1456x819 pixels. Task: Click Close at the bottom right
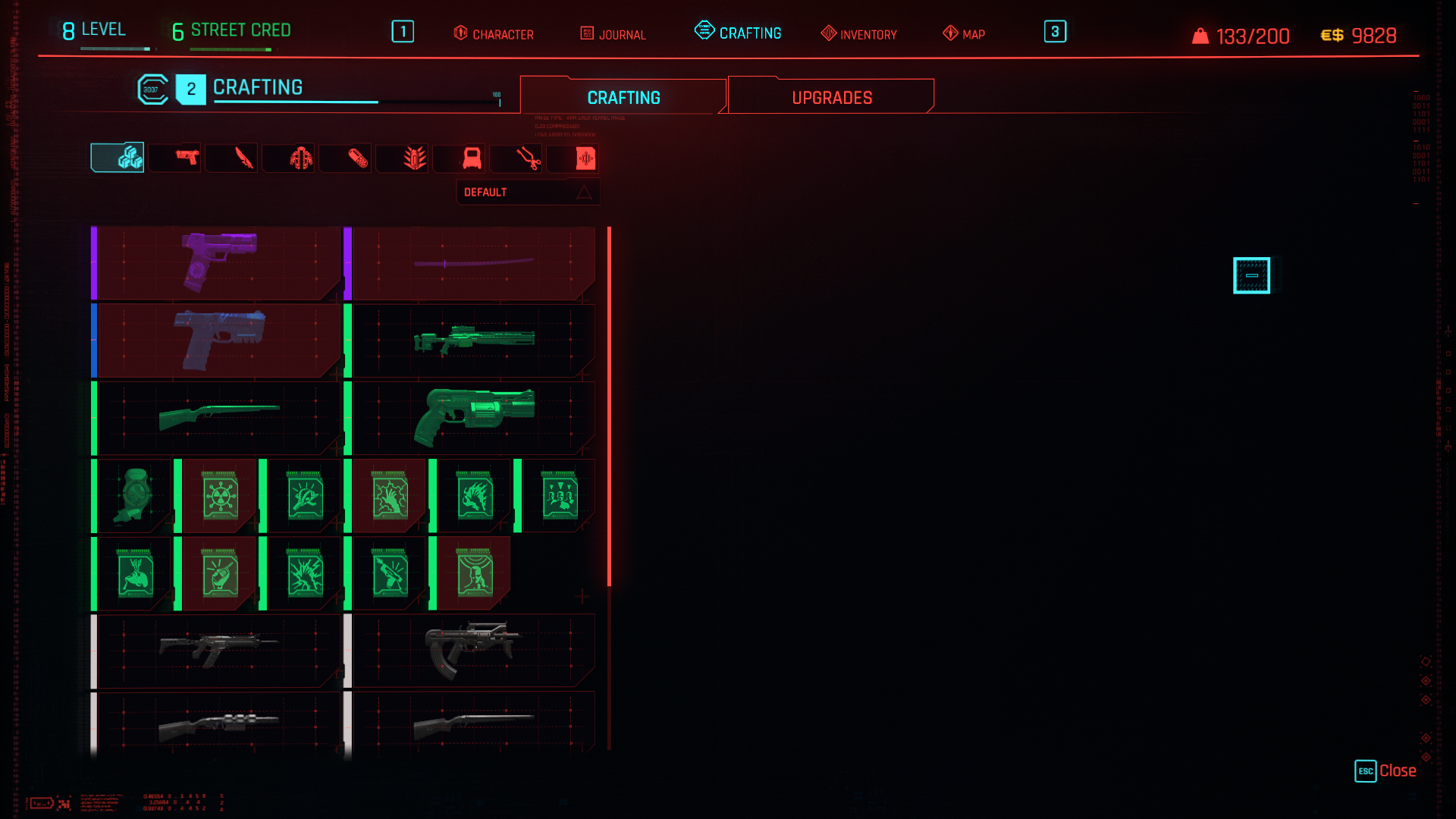(1398, 771)
